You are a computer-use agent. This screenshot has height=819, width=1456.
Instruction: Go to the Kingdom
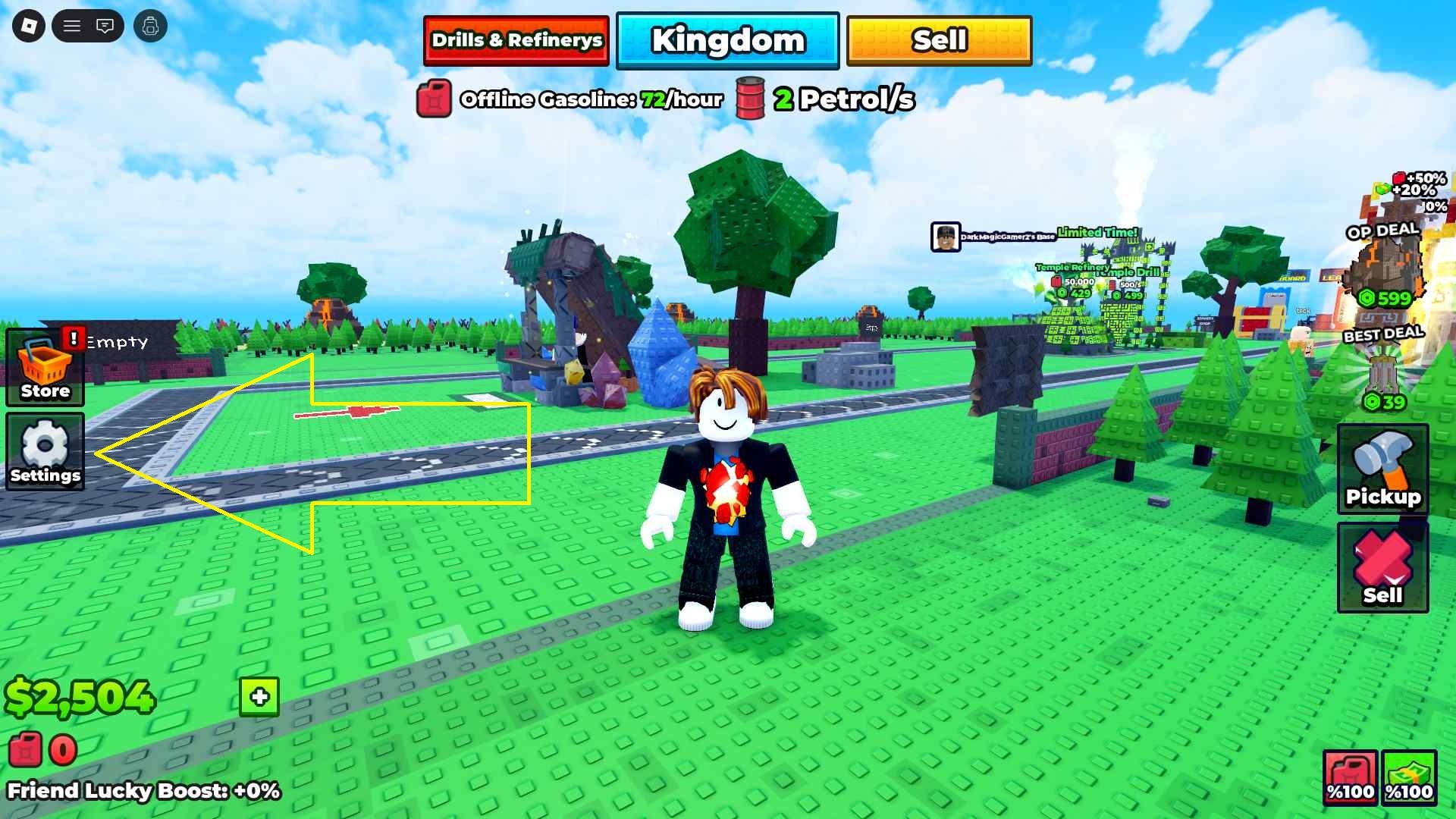727,41
